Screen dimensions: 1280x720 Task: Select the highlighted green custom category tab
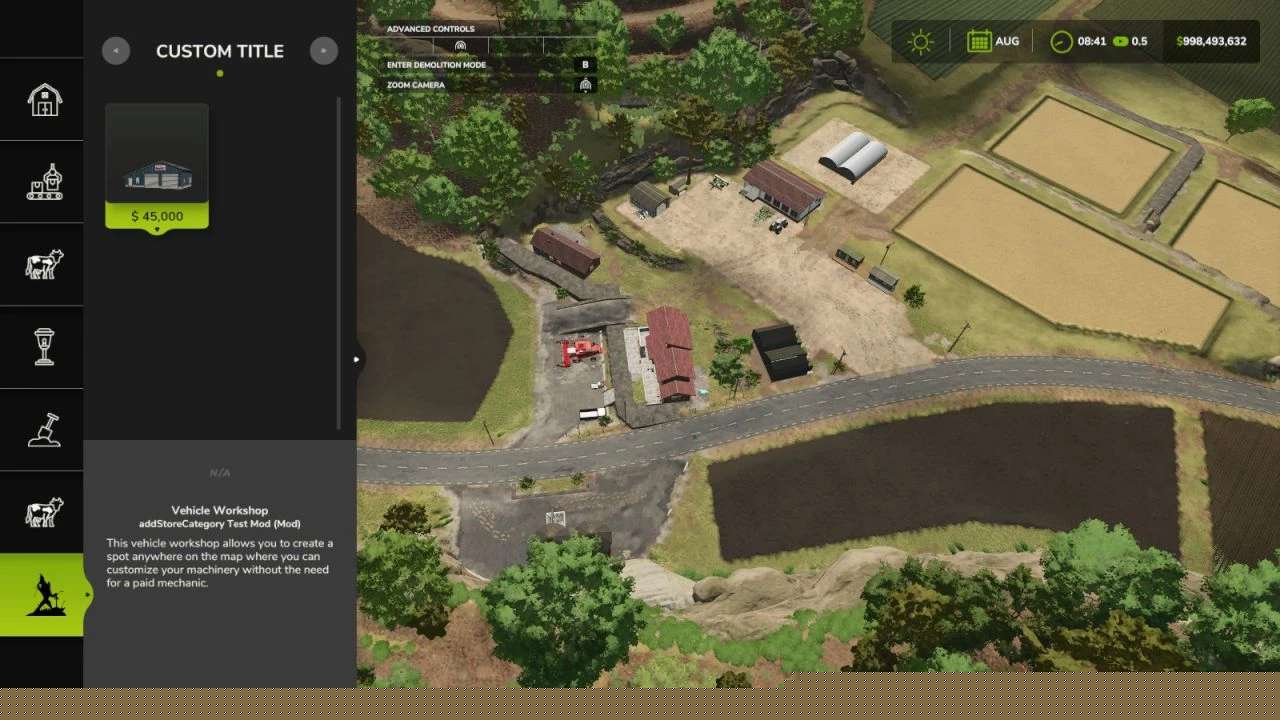point(42,595)
